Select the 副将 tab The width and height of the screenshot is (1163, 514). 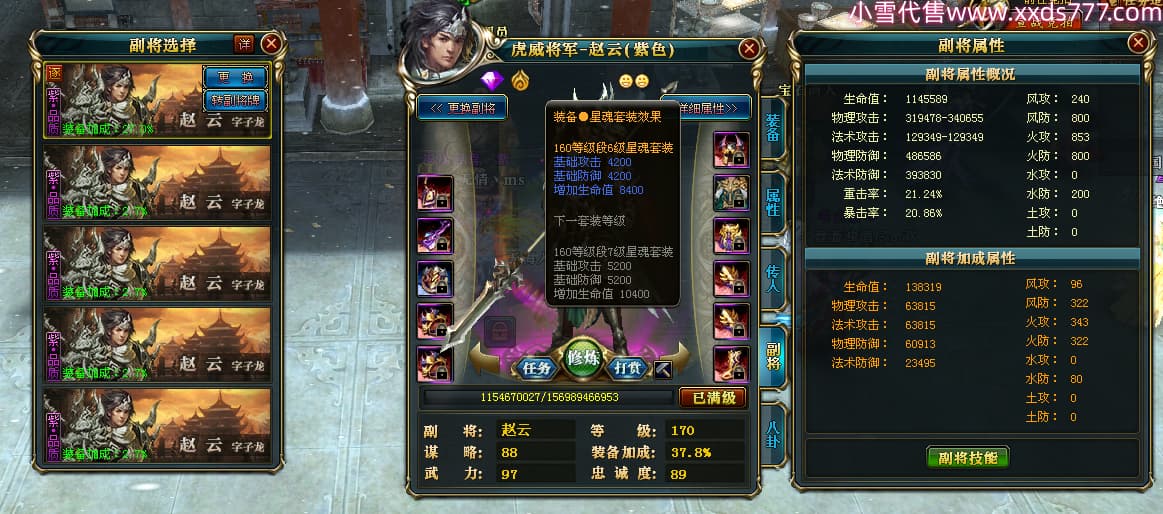(773, 357)
